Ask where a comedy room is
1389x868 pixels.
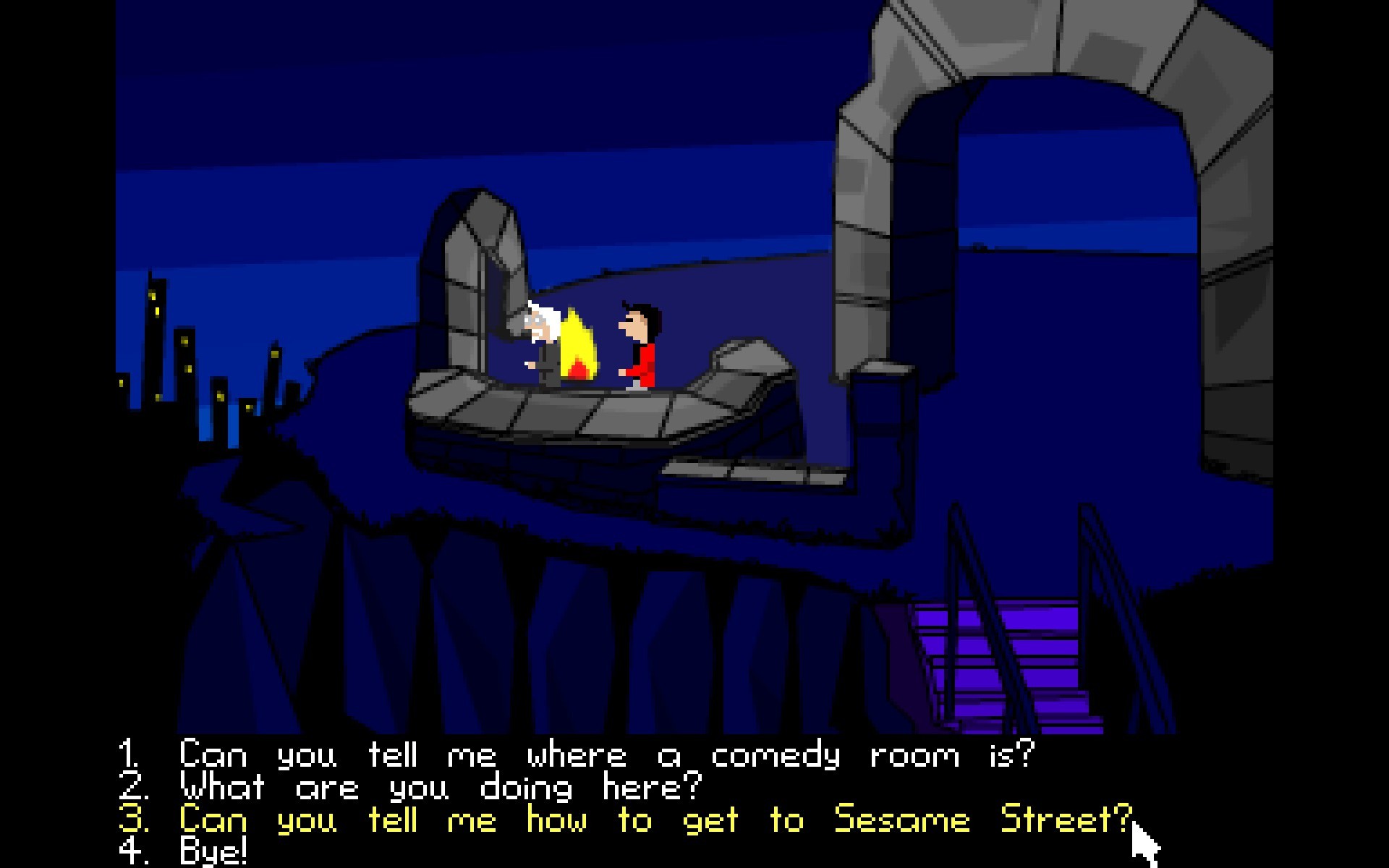[606, 756]
